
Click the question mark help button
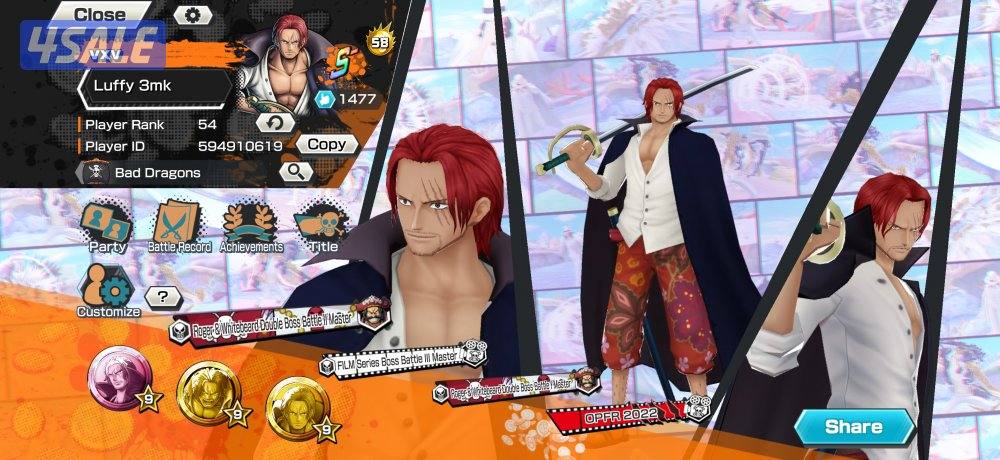click(x=163, y=296)
